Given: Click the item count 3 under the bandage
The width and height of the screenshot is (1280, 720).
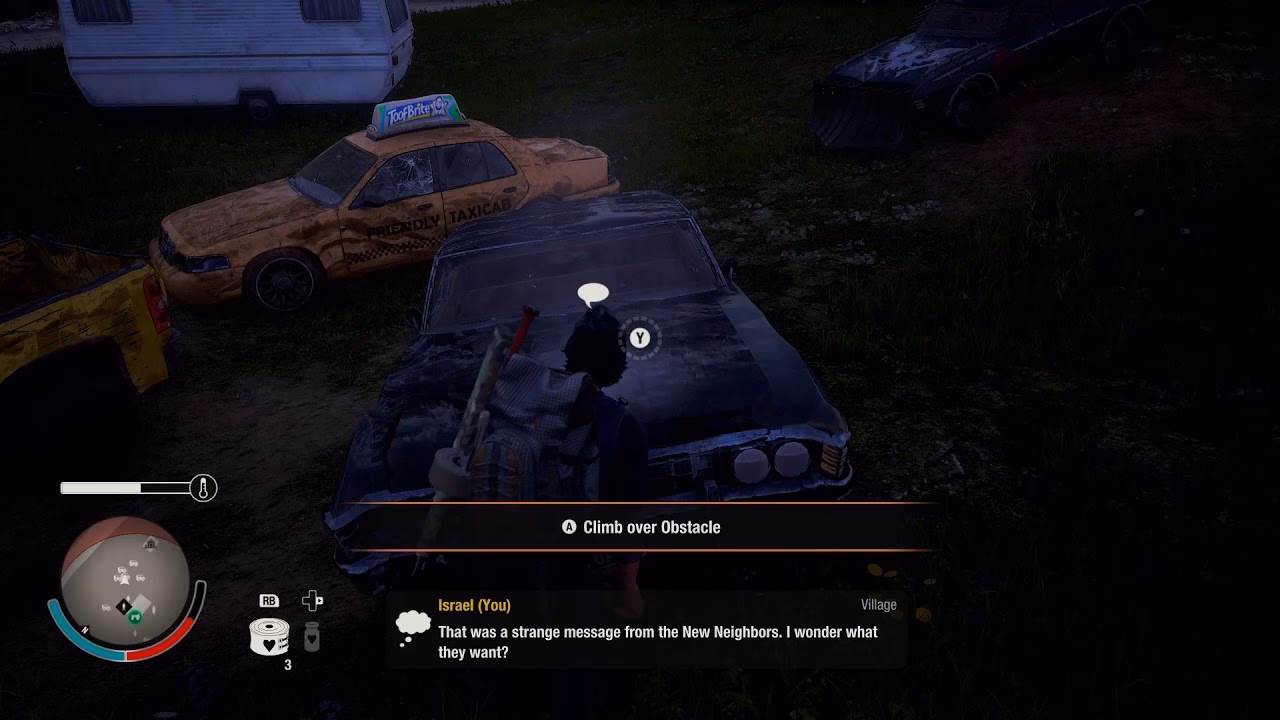Looking at the screenshot, I should (288, 661).
